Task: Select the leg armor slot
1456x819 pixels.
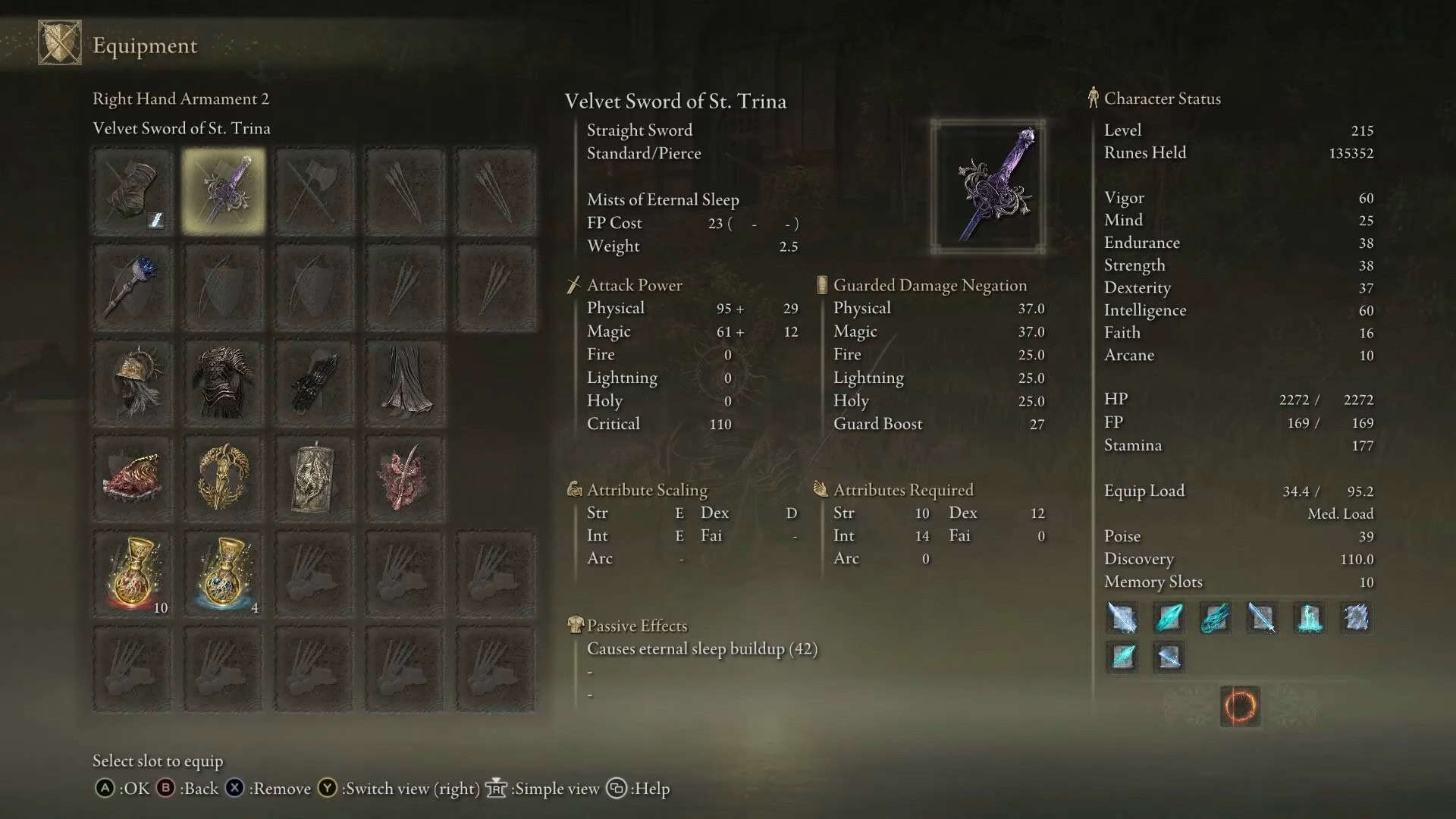Action: point(406,383)
